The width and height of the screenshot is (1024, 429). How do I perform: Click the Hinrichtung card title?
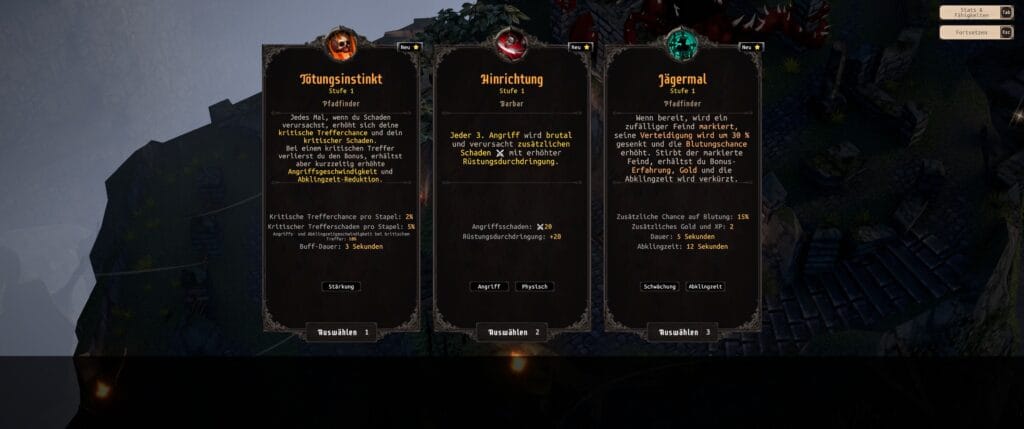tap(512, 79)
